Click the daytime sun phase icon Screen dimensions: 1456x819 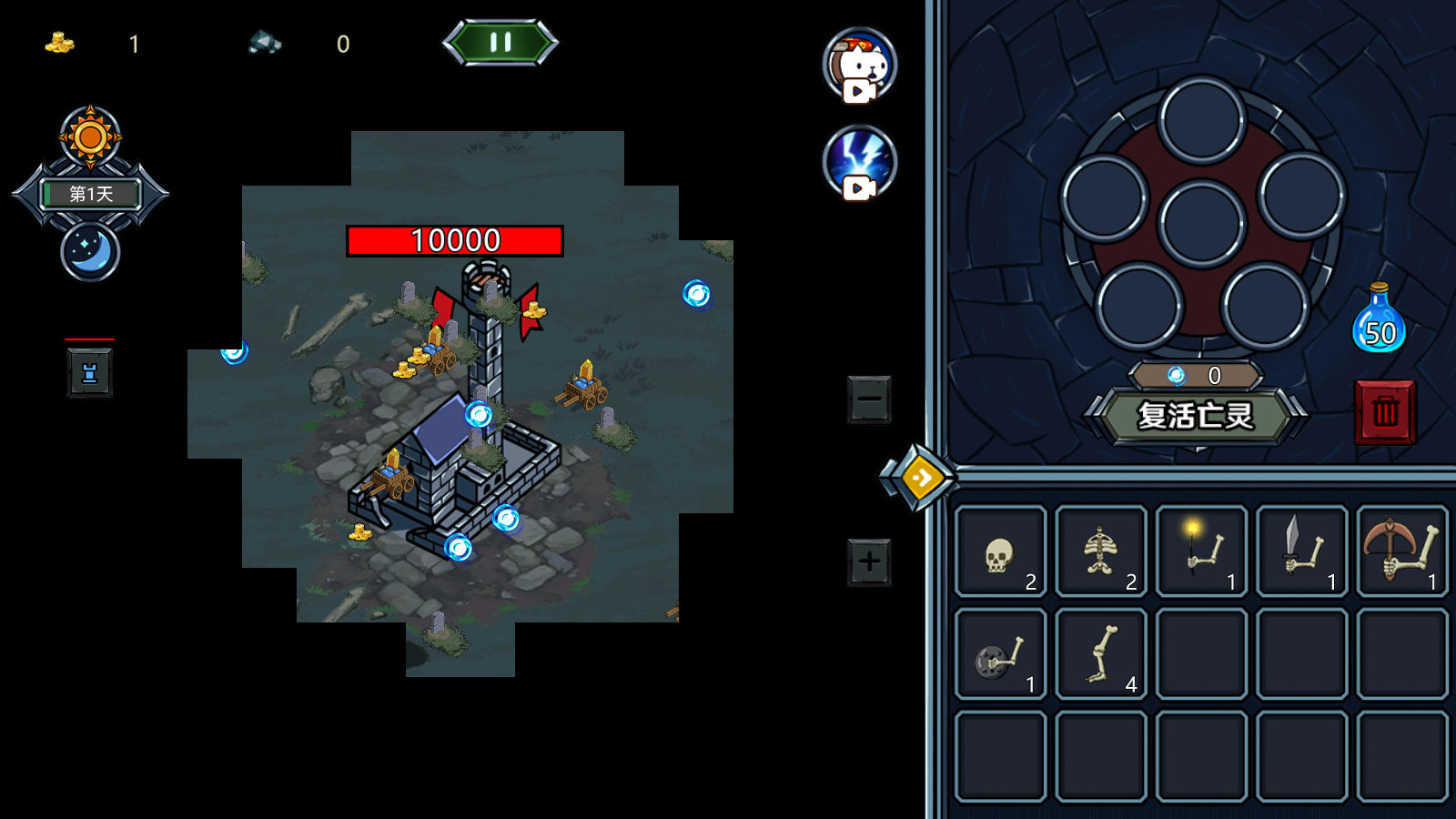(90, 137)
